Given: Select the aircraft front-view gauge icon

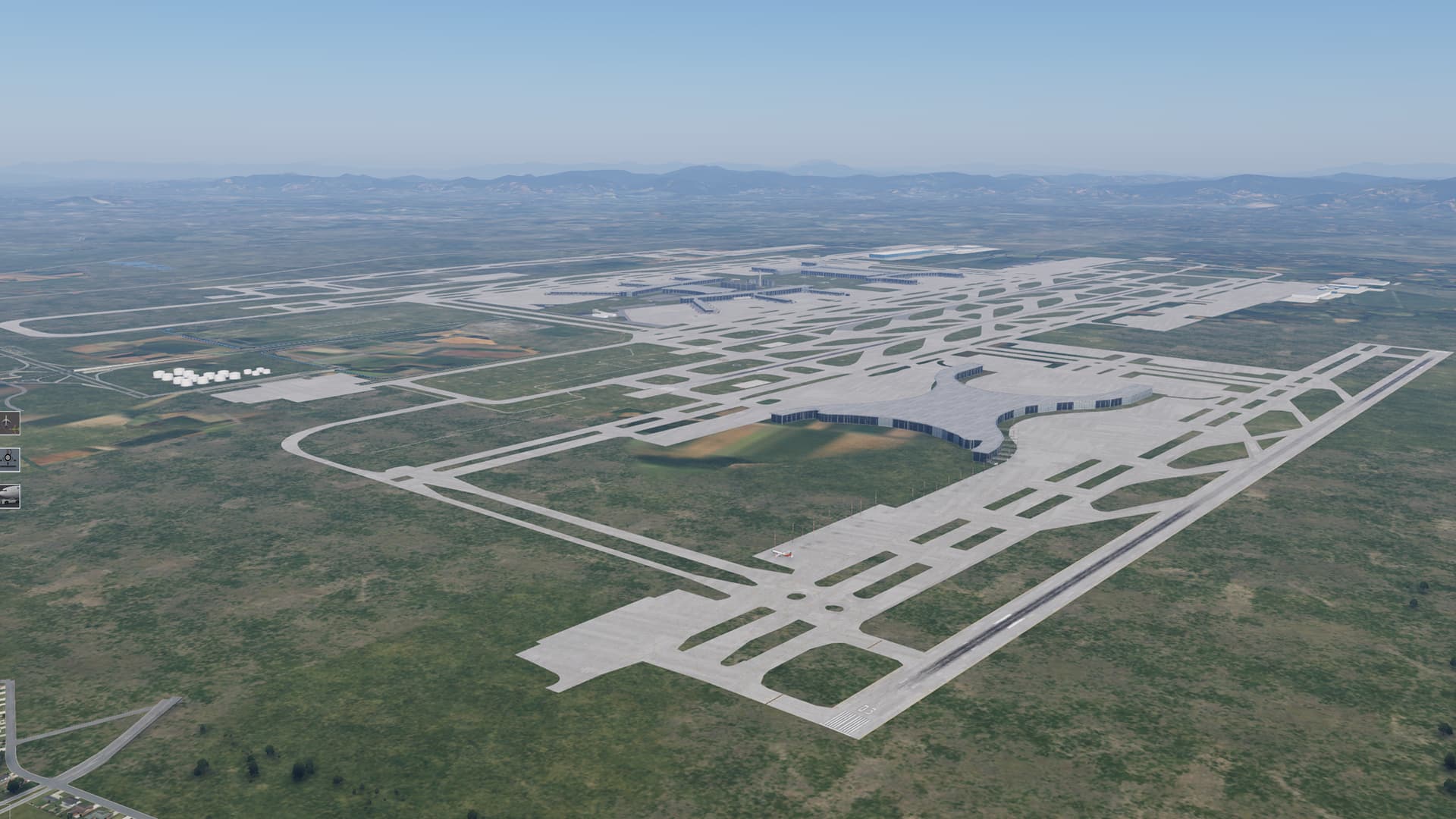Looking at the screenshot, I should (8, 458).
